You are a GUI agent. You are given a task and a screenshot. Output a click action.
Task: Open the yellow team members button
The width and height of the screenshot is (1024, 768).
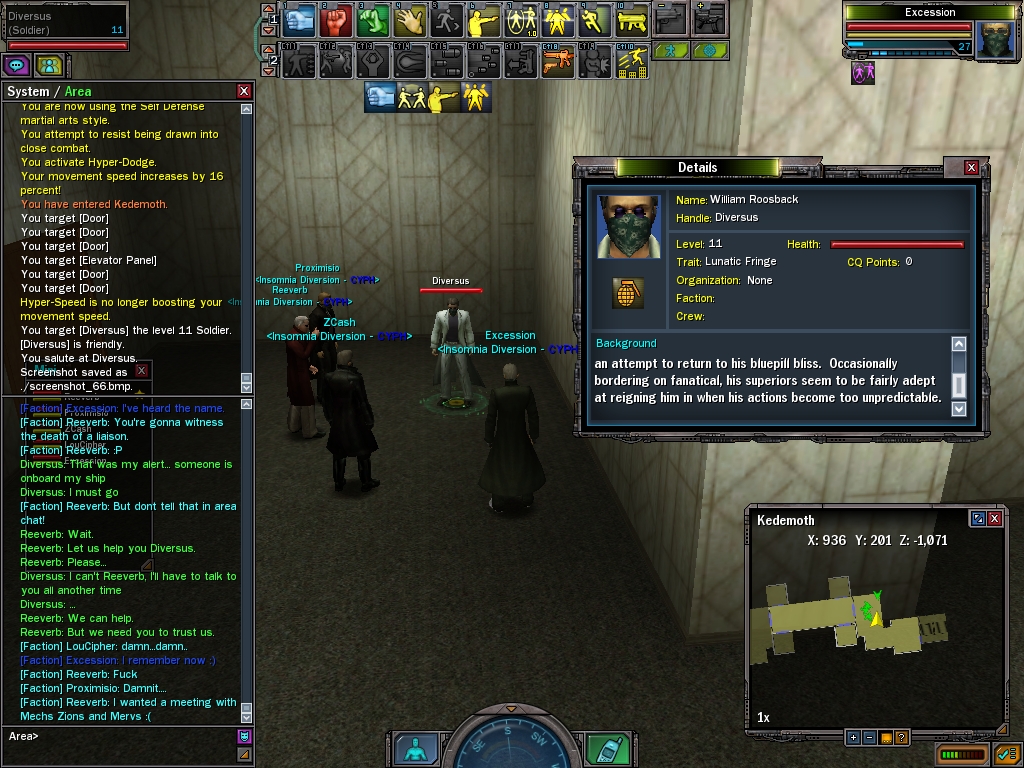click(49, 66)
